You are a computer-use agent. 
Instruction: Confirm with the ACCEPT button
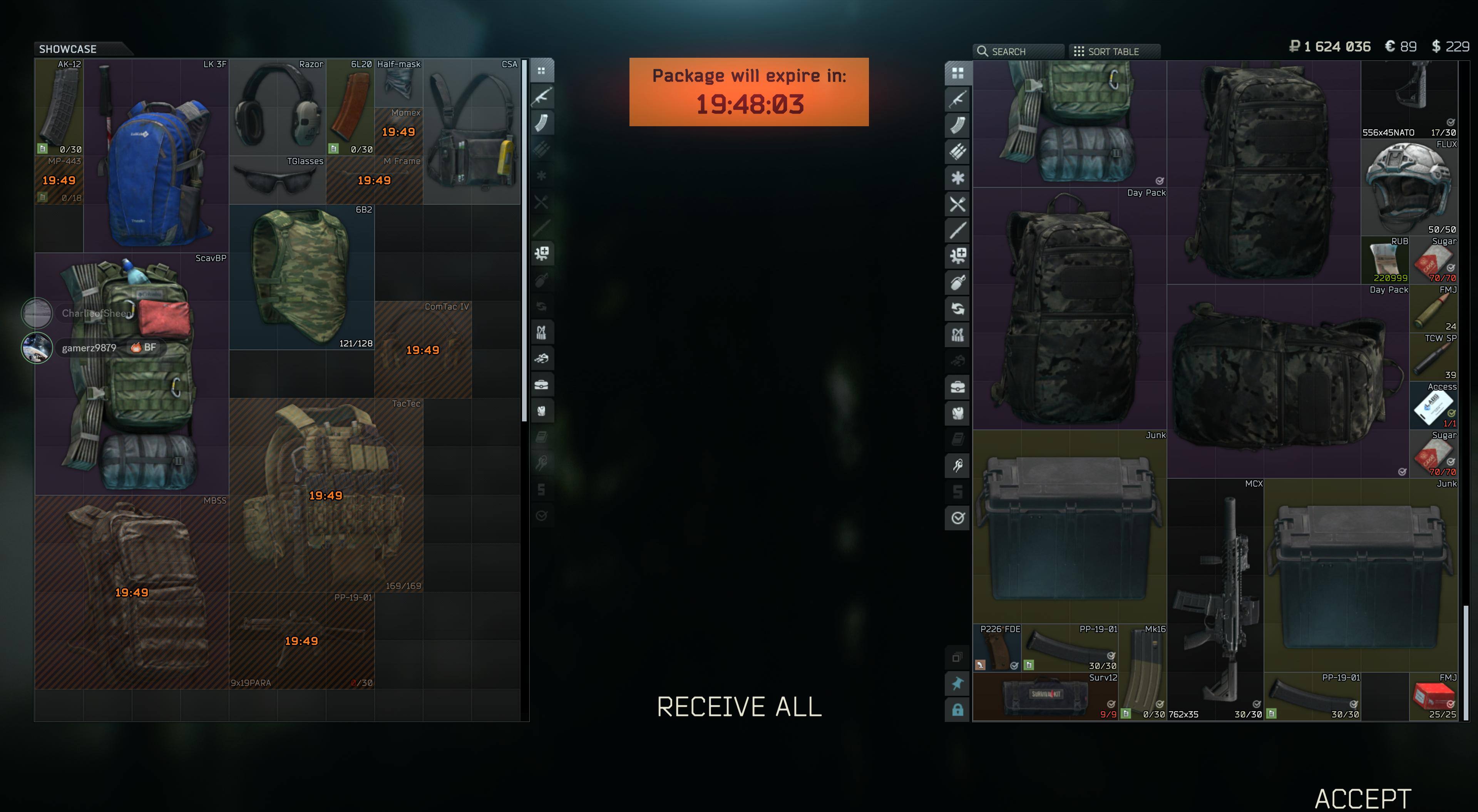1363,798
